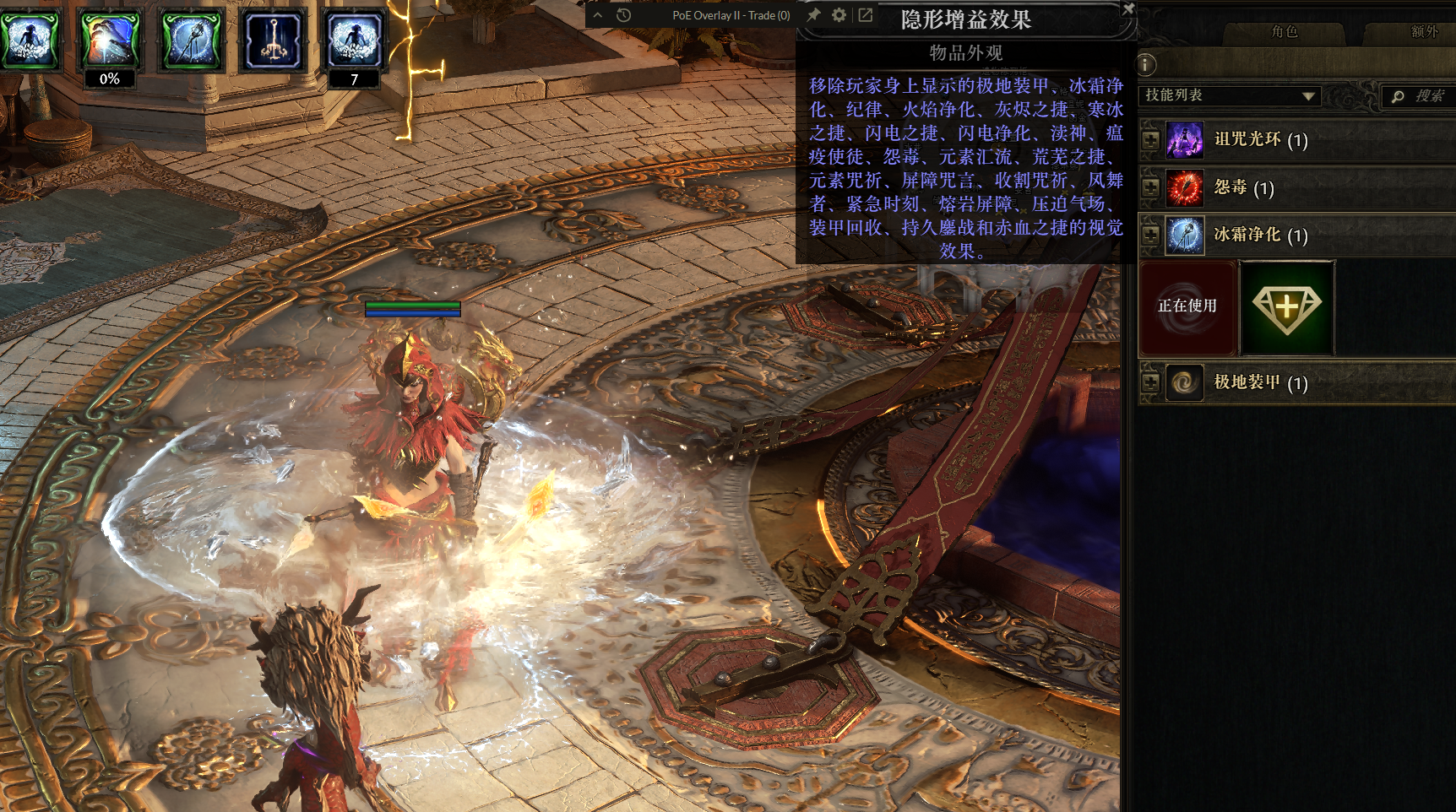Select the buff icon showing 0%

[110, 41]
